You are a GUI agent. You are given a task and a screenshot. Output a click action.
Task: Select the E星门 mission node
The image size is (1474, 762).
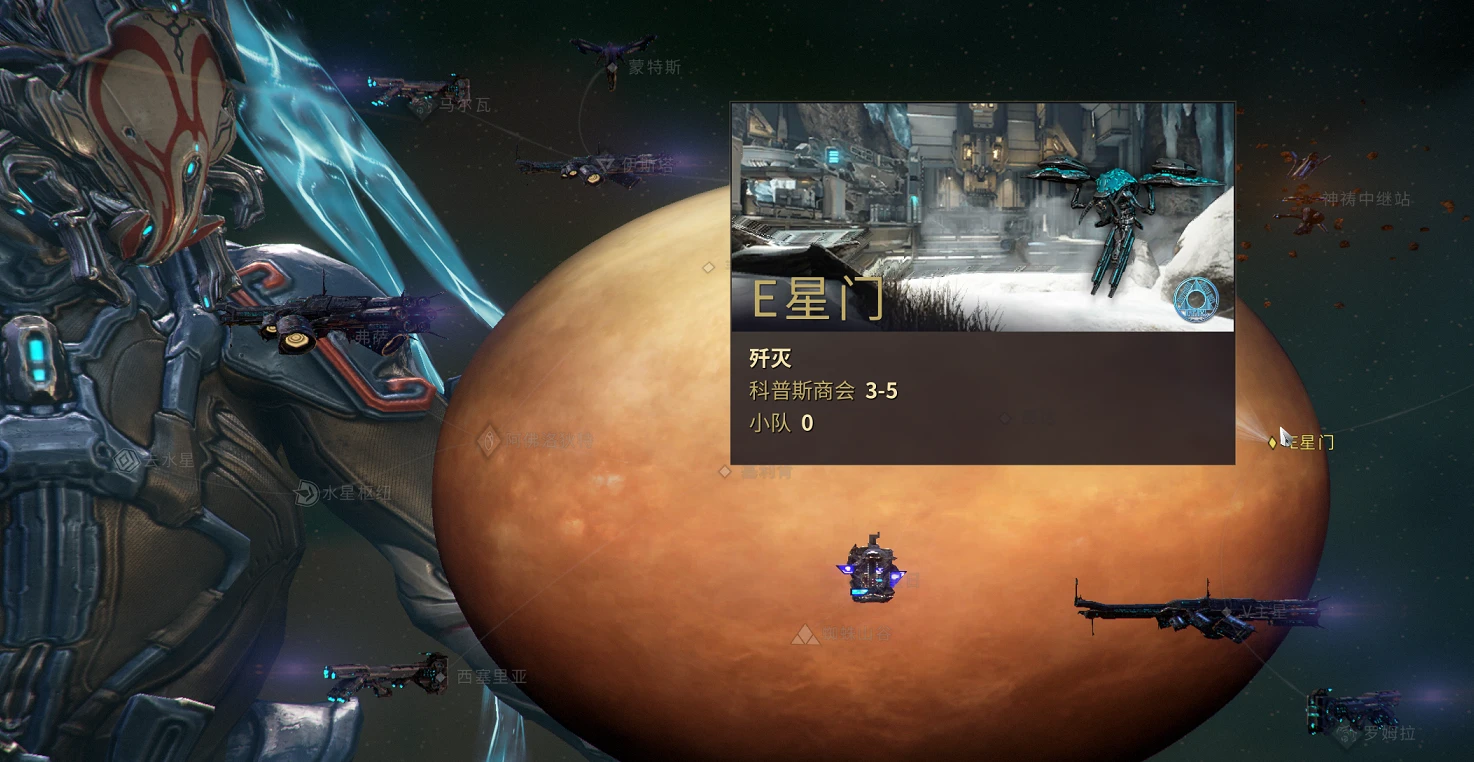coord(1273,442)
